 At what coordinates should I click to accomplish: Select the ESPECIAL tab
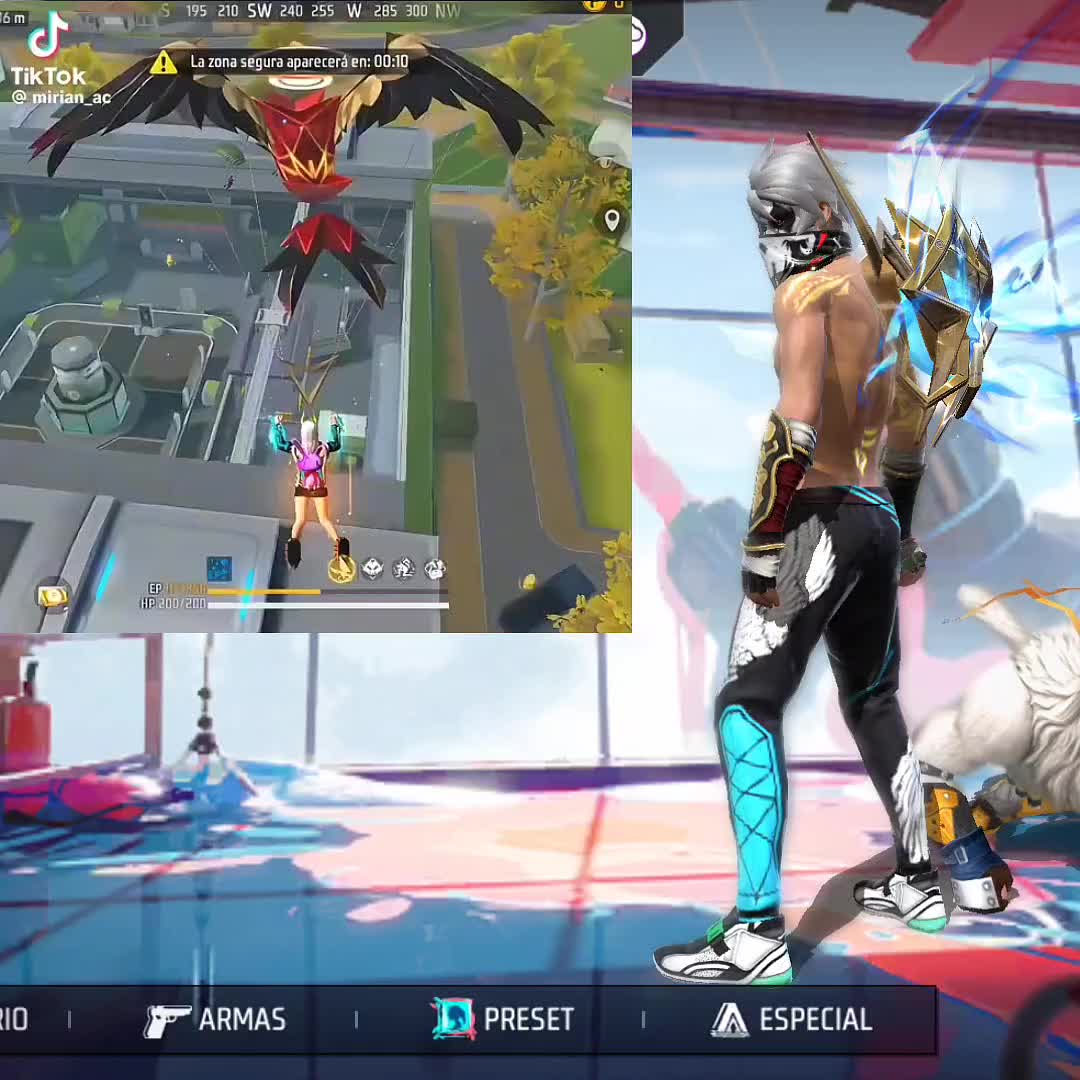point(791,1020)
